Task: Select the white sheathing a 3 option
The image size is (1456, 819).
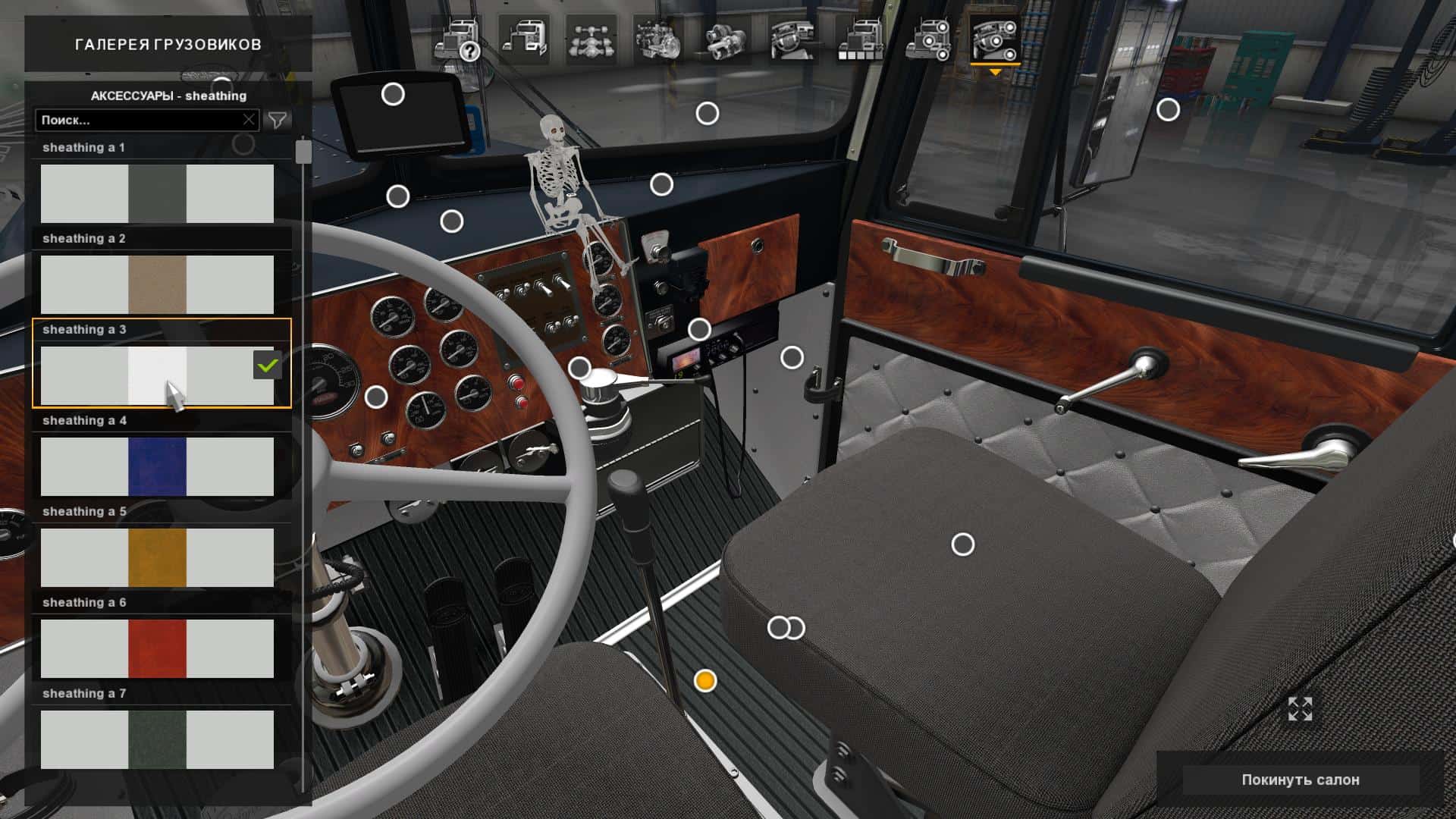Action: point(157,375)
